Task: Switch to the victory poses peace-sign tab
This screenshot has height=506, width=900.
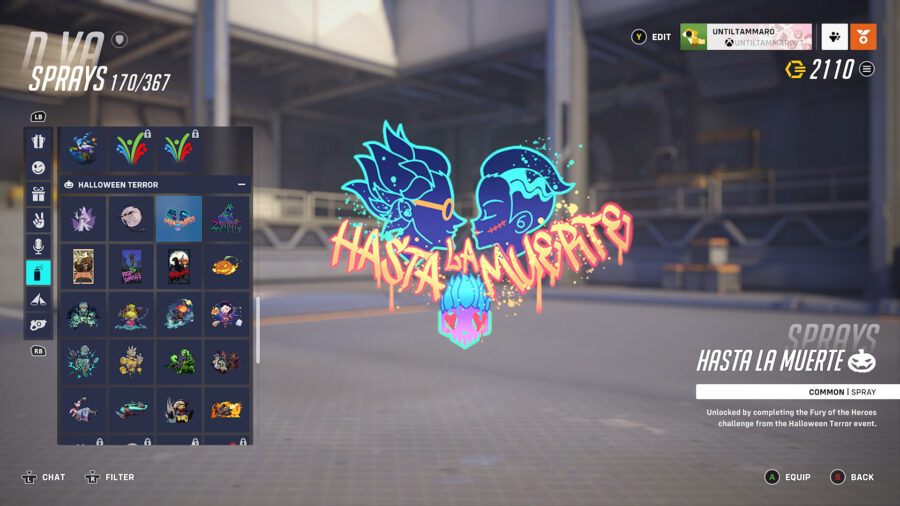Action: [x=38, y=220]
